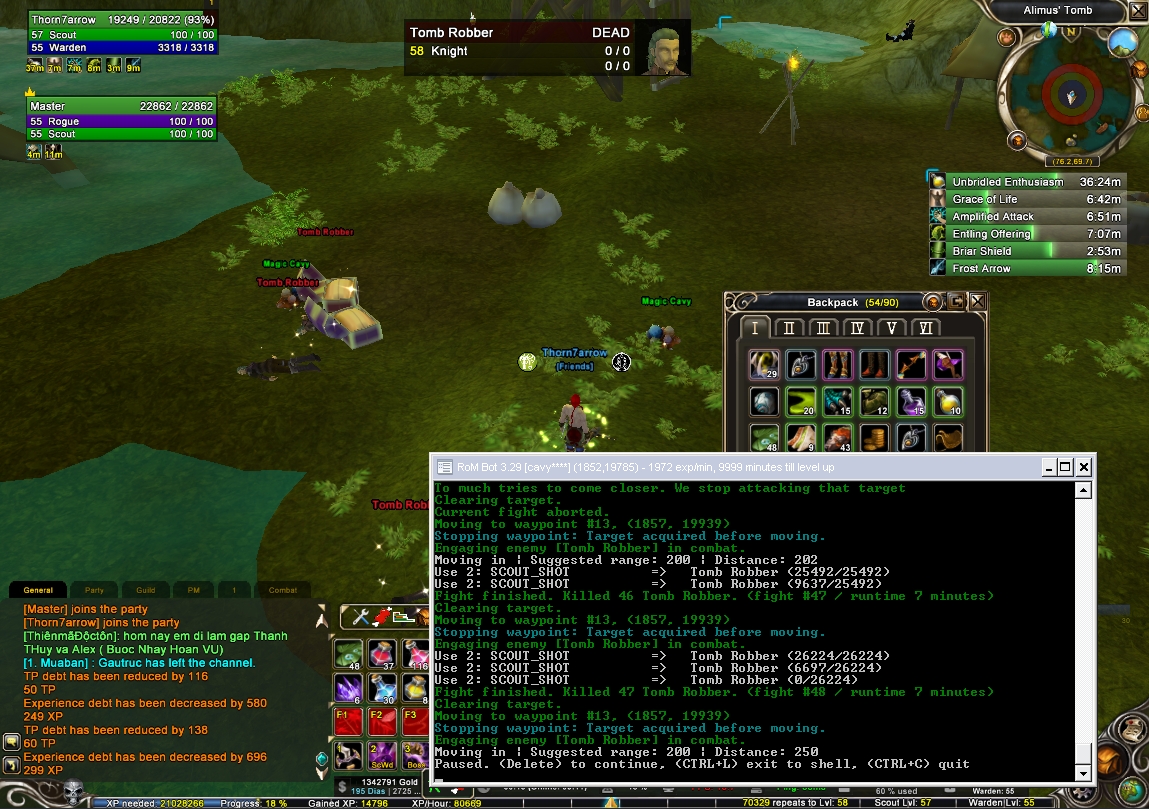Image resolution: width=1149 pixels, height=809 pixels.
Task: Switch to the Guild chat tab
Action: [146, 590]
